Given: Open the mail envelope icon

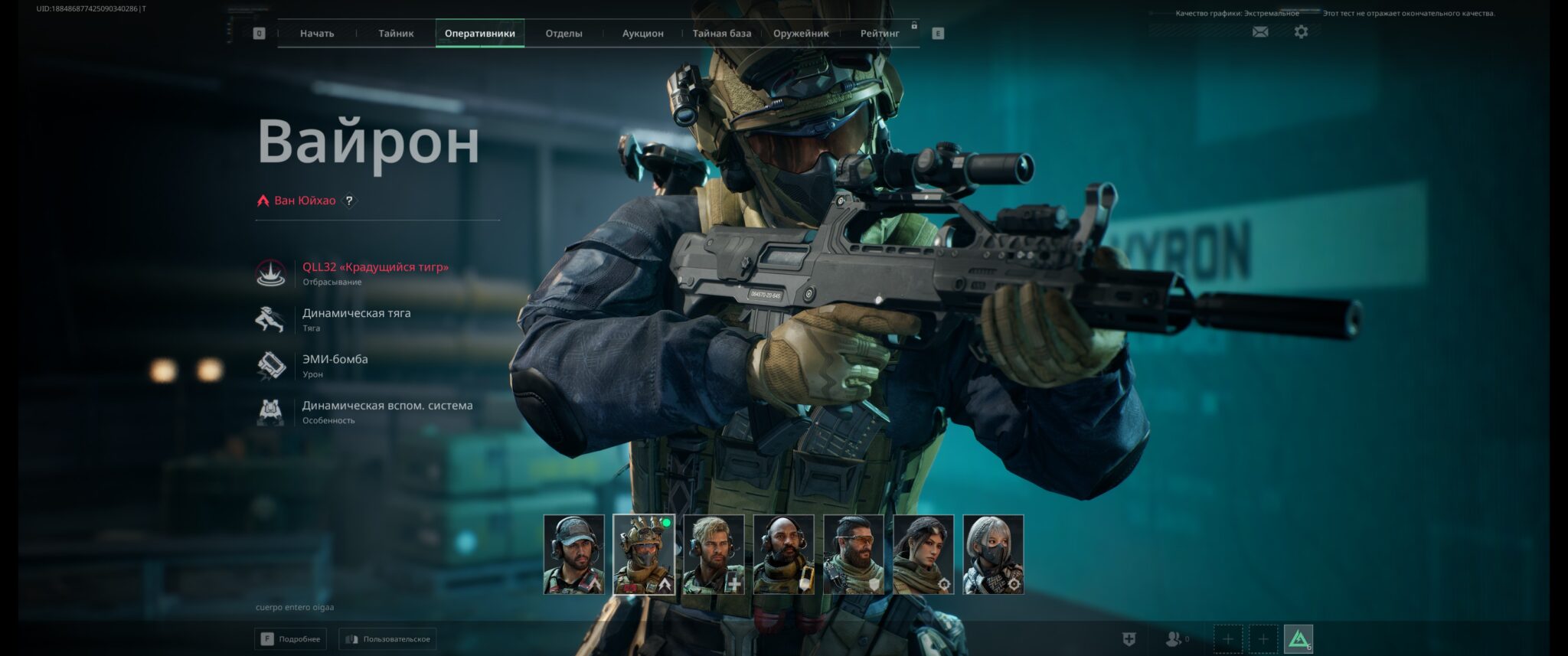Looking at the screenshot, I should click(1259, 32).
